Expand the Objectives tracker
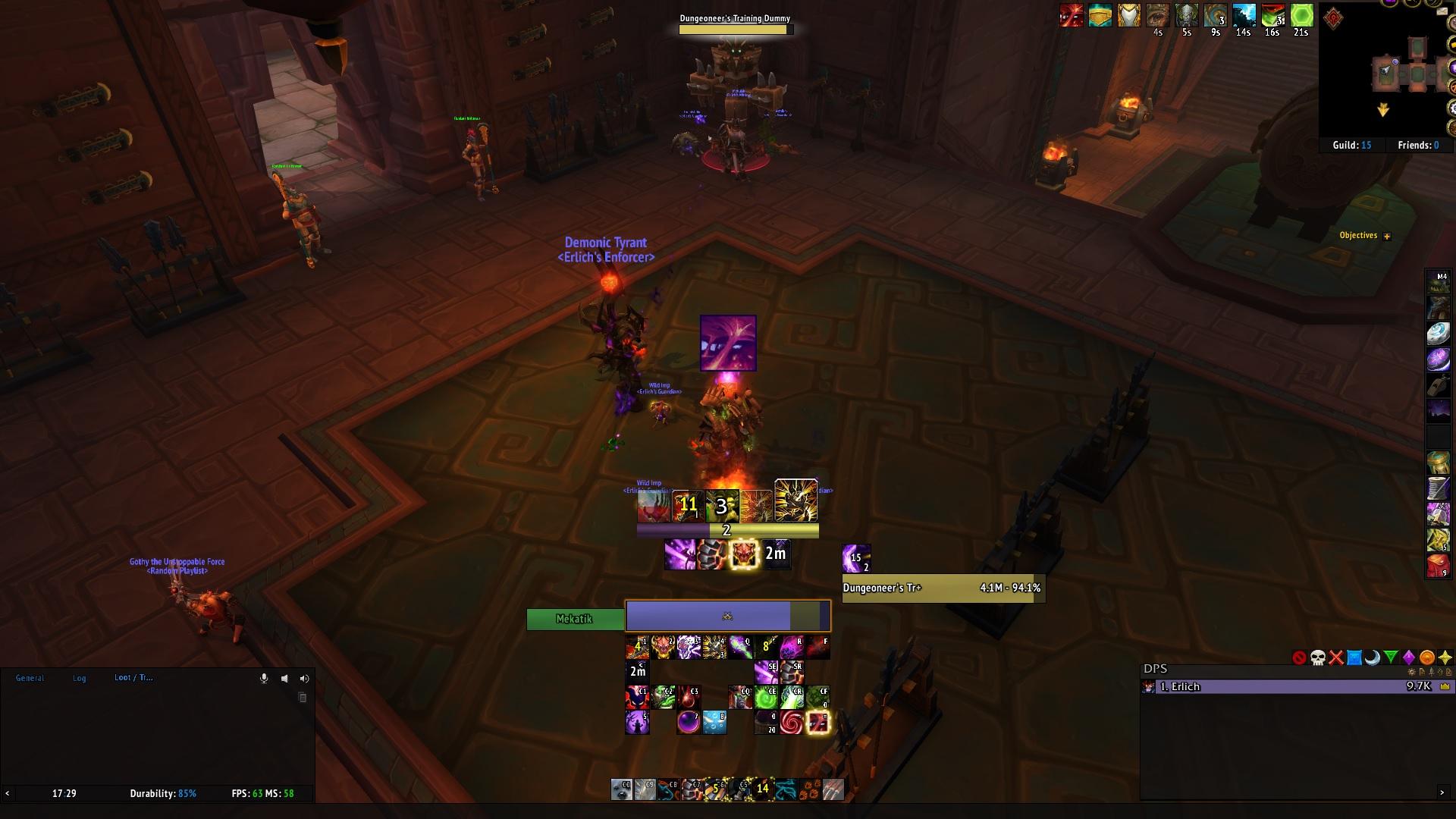 pos(1387,237)
